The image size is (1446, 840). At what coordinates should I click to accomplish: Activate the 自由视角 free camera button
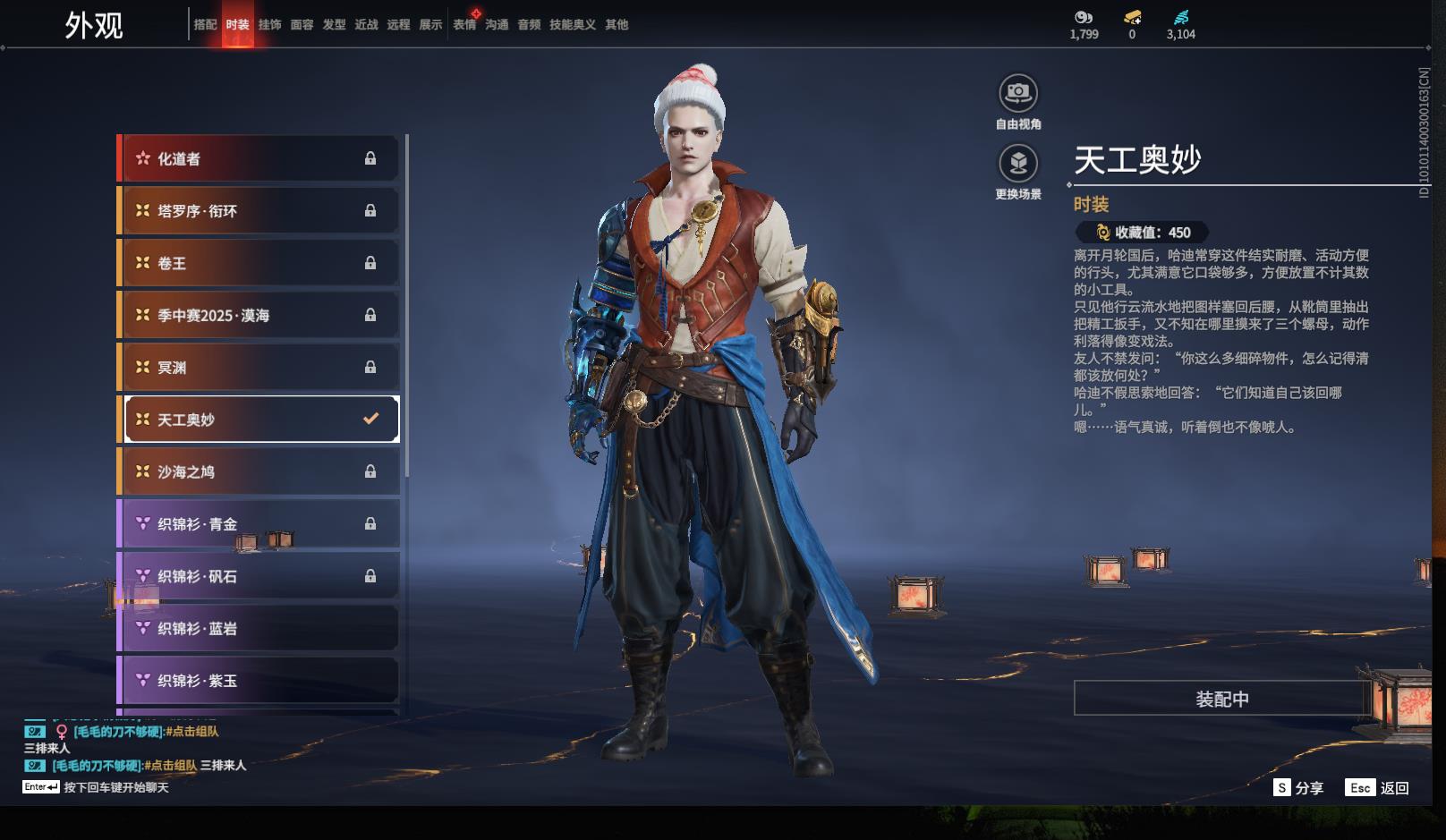[1018, 94]
